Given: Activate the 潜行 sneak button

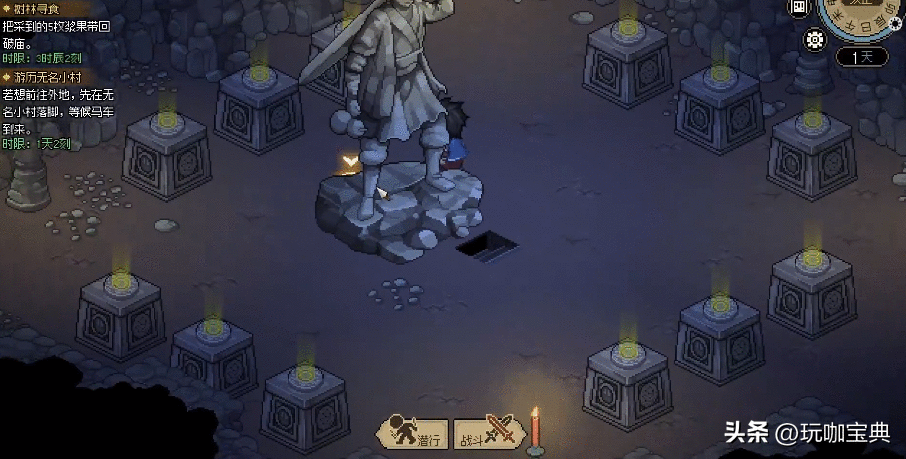Looking at the screenshot, I should coord(412,434).
